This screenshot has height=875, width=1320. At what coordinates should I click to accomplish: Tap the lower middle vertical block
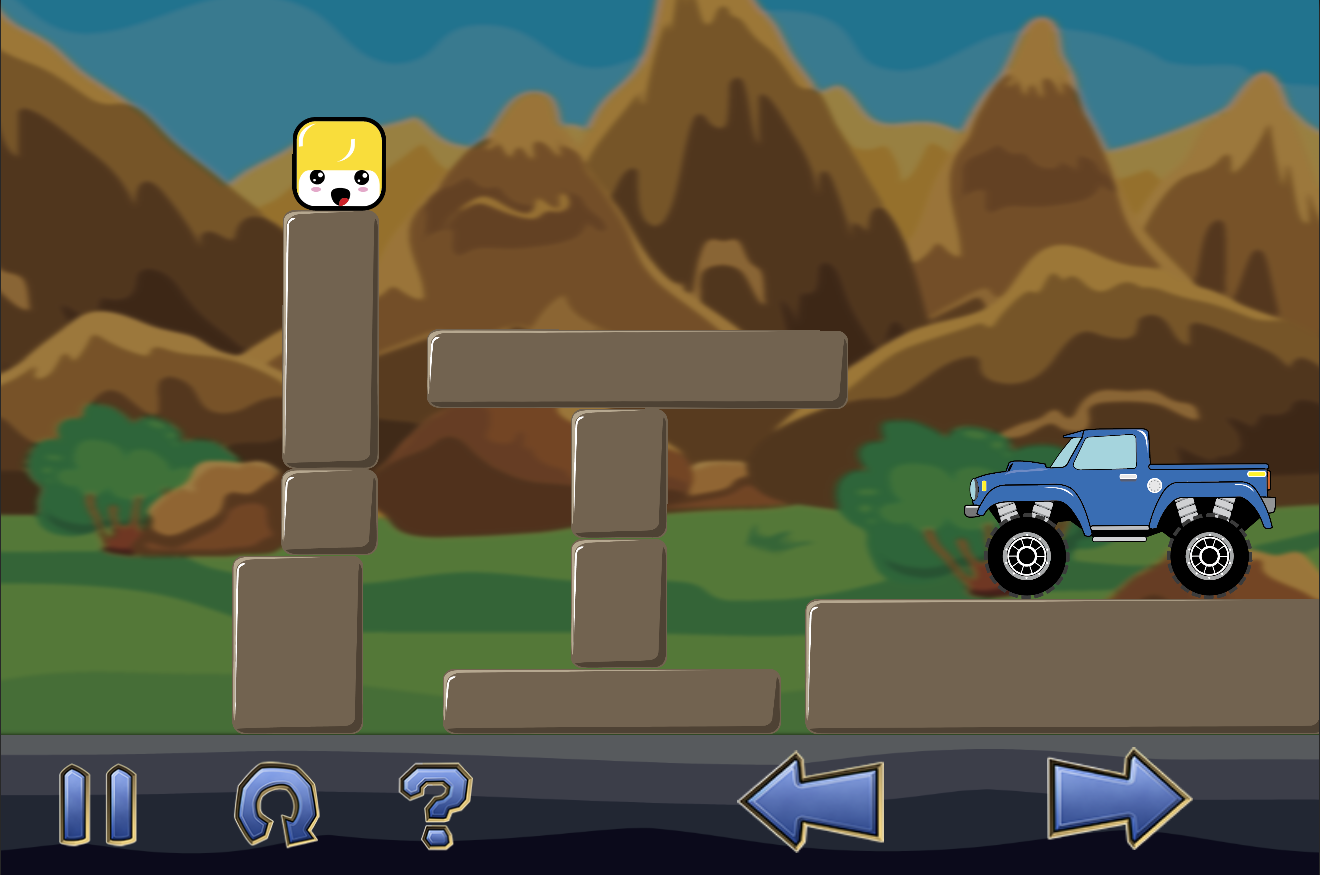(x=618, y=600)
